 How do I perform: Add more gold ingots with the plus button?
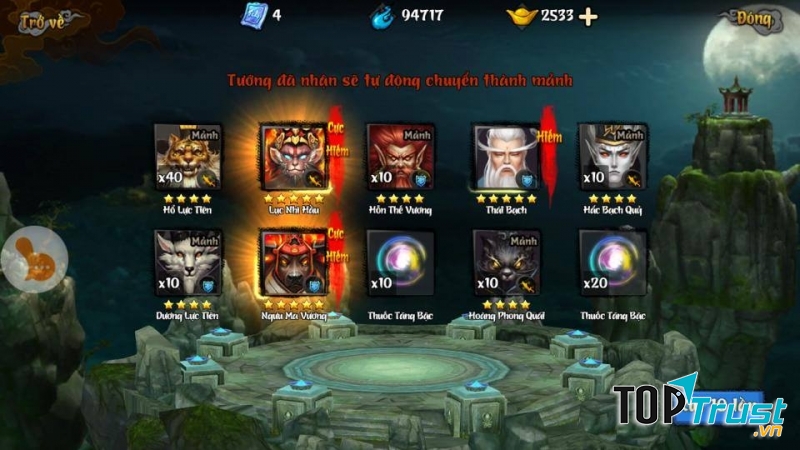(x=590, y=16)
